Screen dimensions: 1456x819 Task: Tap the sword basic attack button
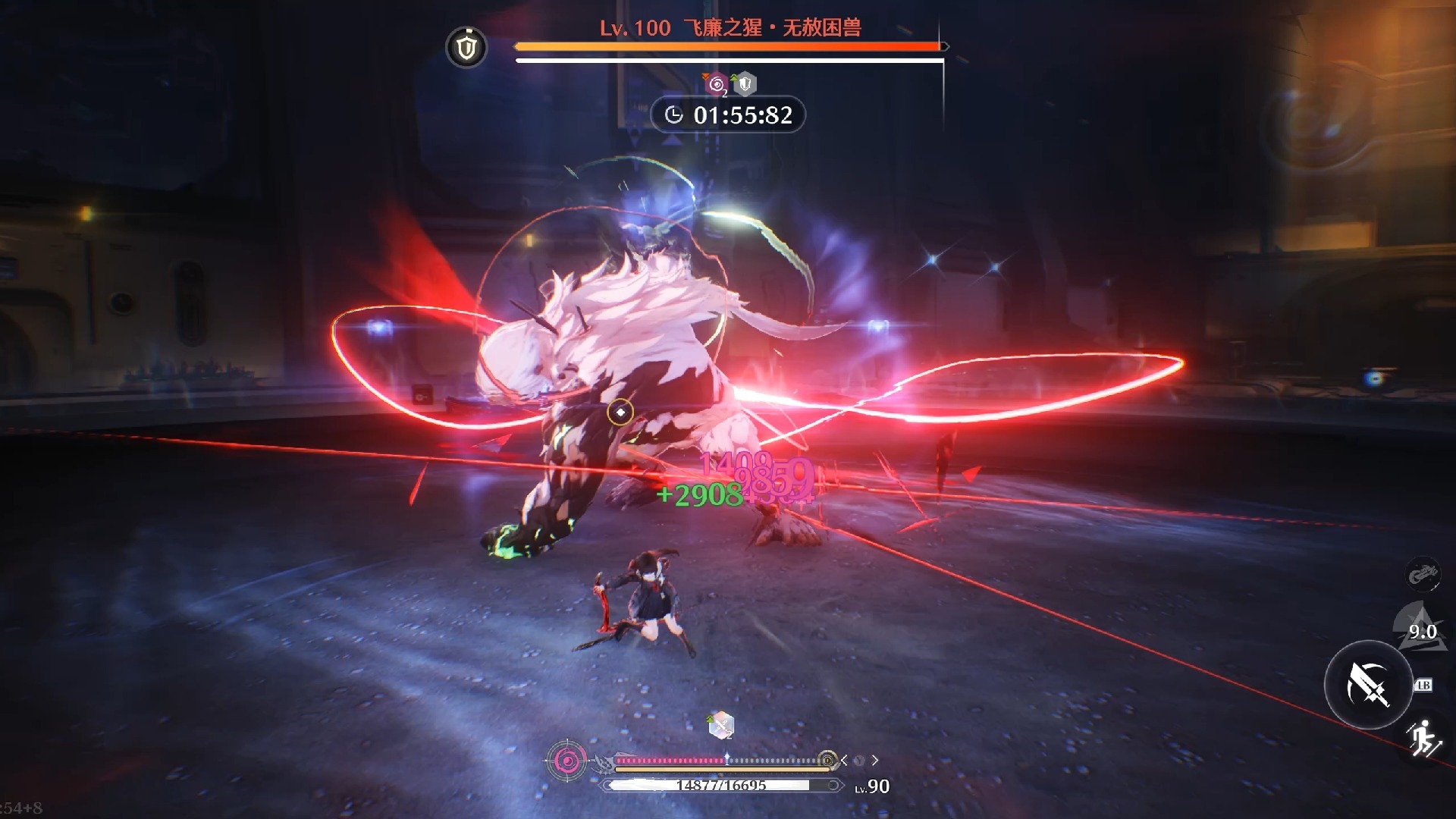[x=1367, y=685]
